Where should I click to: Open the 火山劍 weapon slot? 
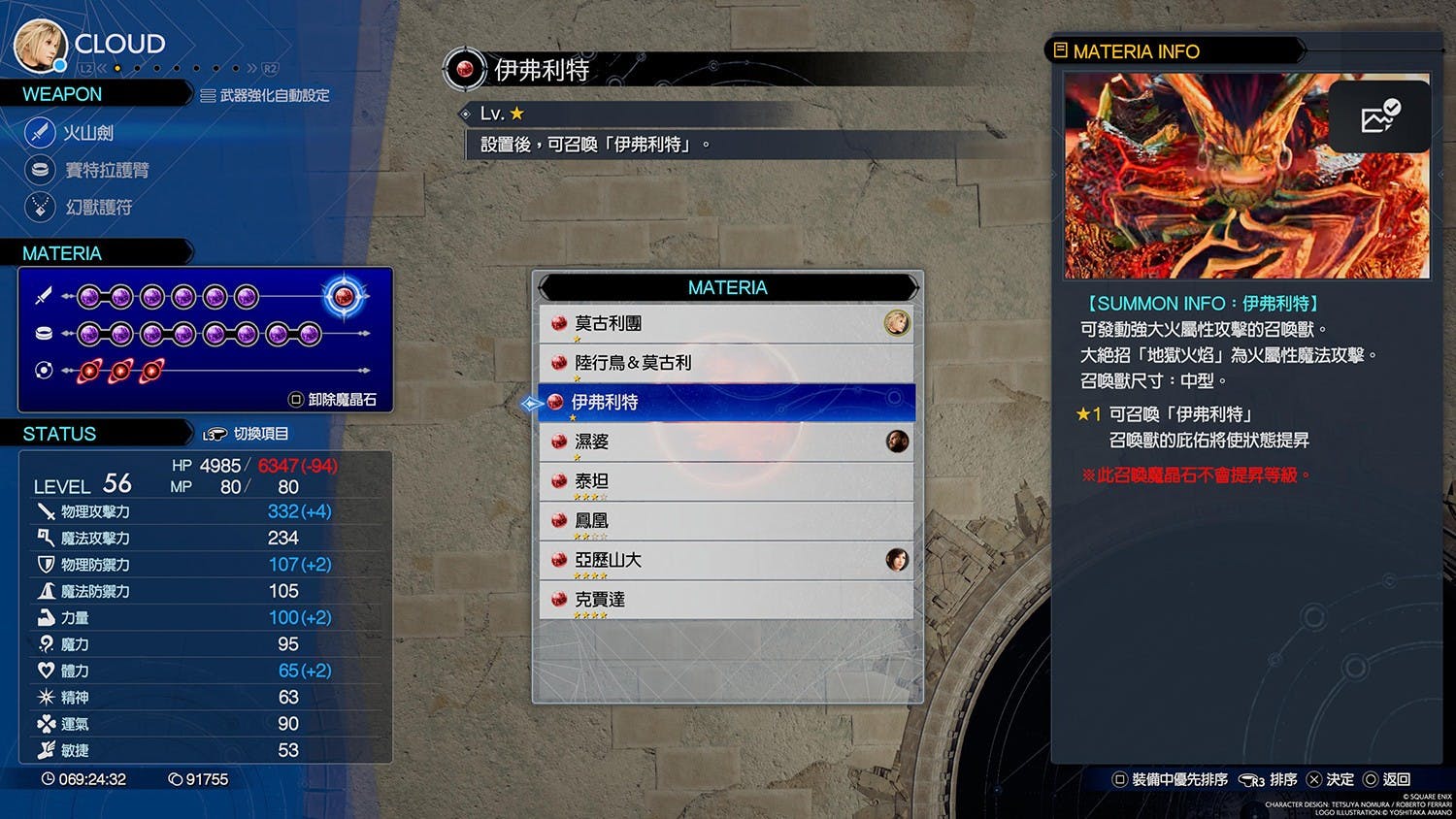click(x=87, y=133)
